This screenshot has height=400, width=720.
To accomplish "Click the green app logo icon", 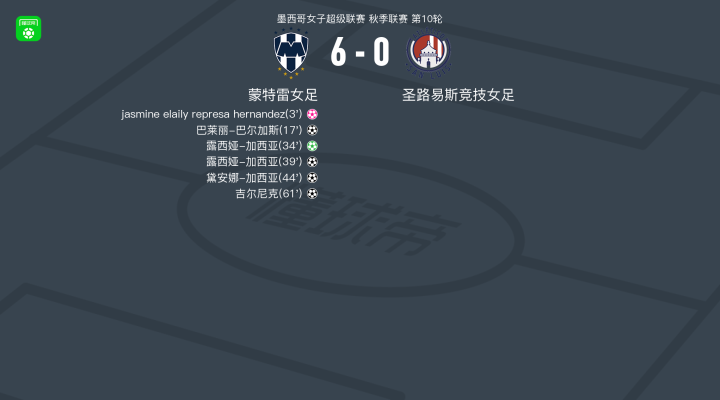I will tap(28, 29).
